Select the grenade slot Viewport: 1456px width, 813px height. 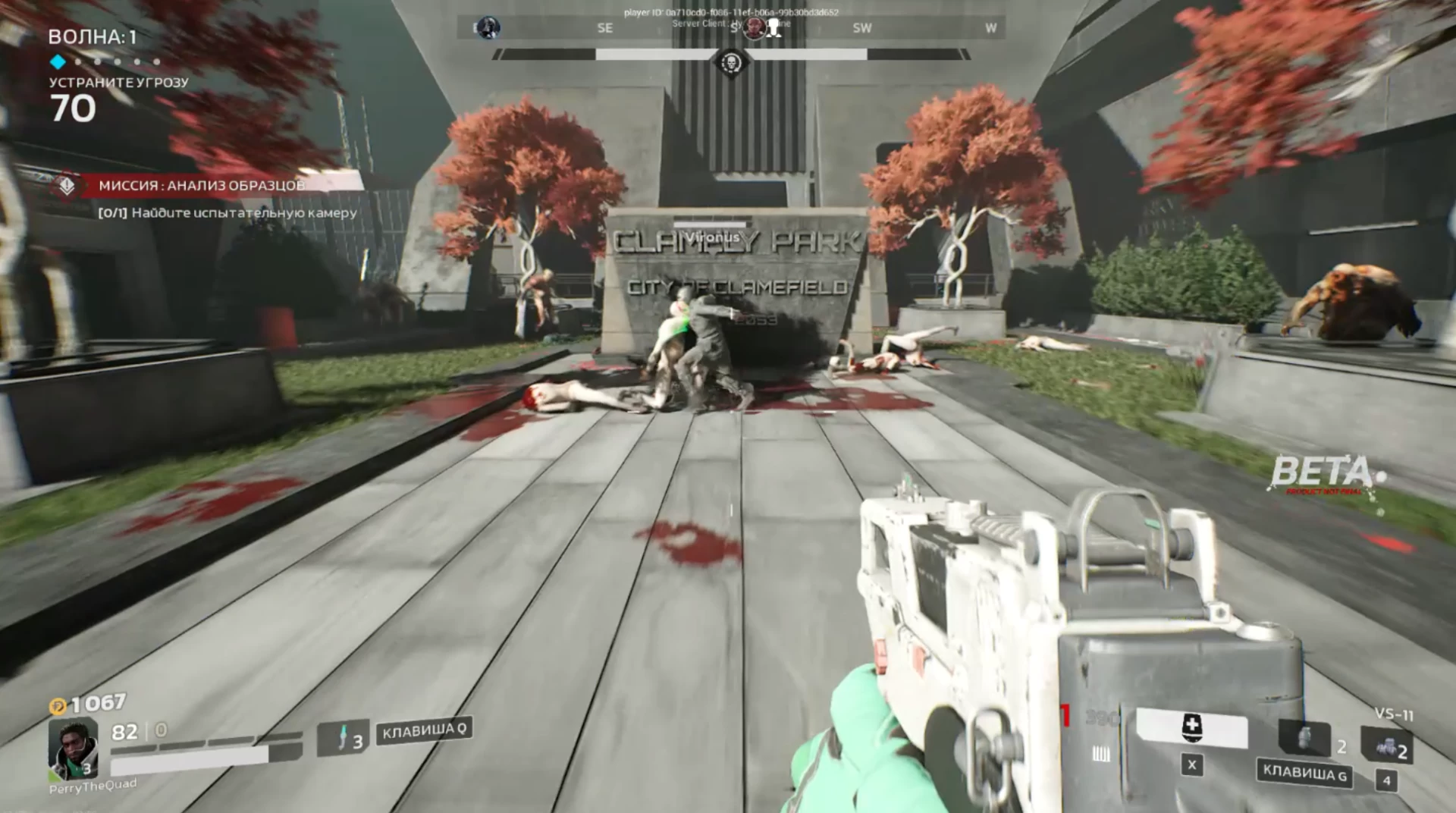1305,739
